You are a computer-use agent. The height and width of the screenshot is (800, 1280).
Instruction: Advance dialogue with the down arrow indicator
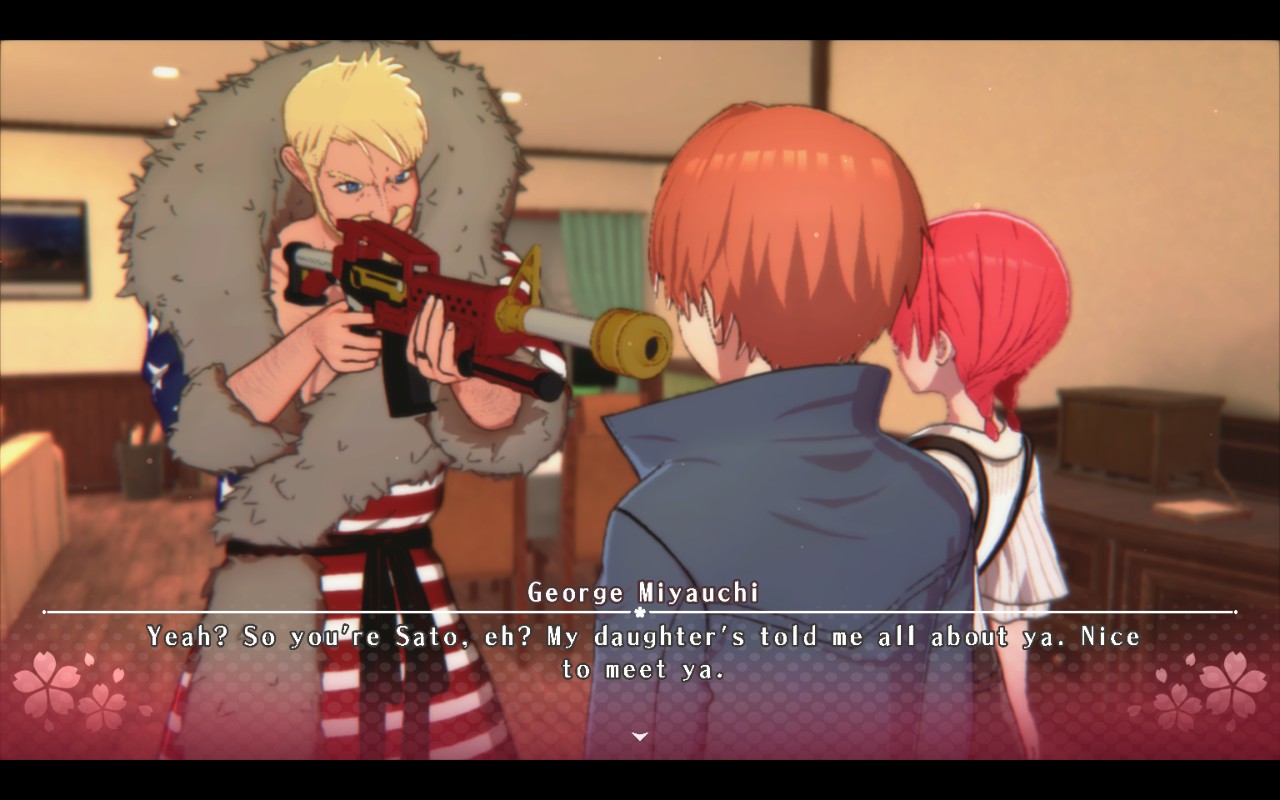point(640,737)
